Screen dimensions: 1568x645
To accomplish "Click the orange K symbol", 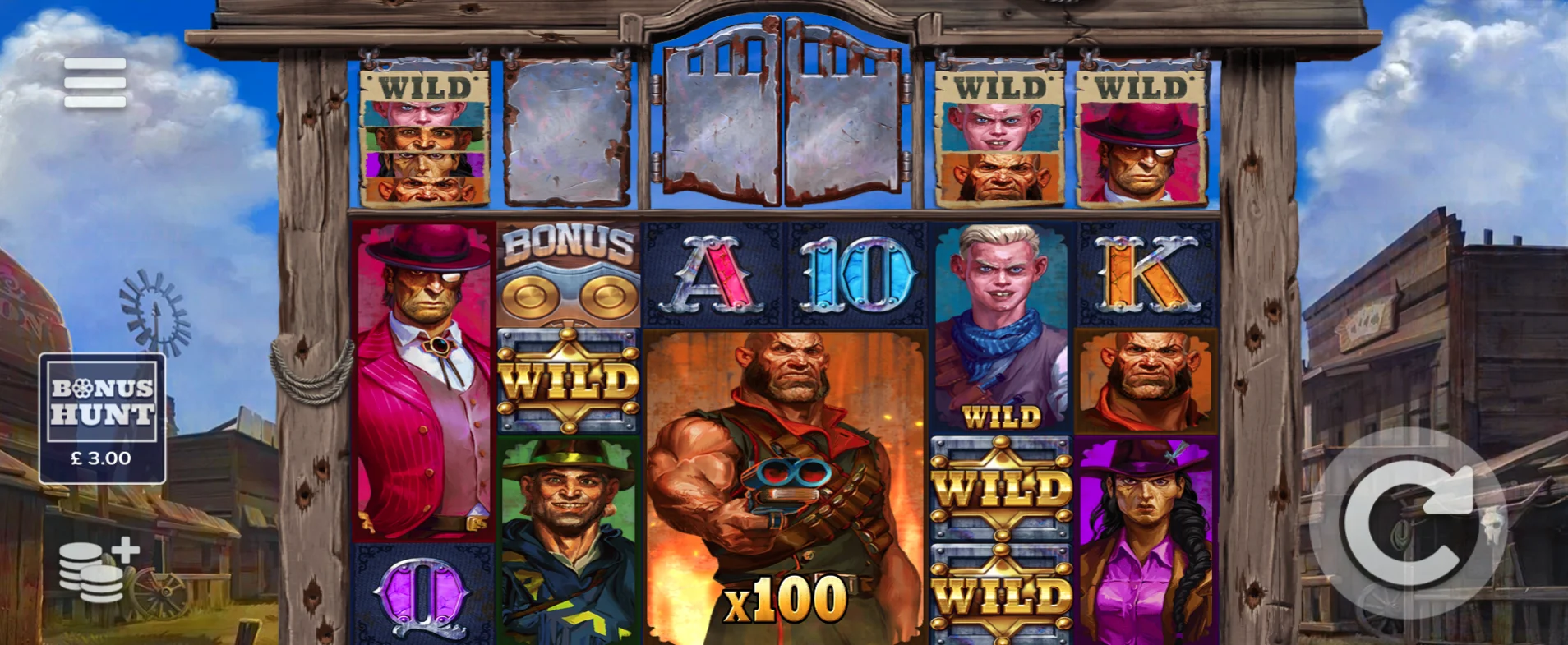I will tap(1147, 275).
